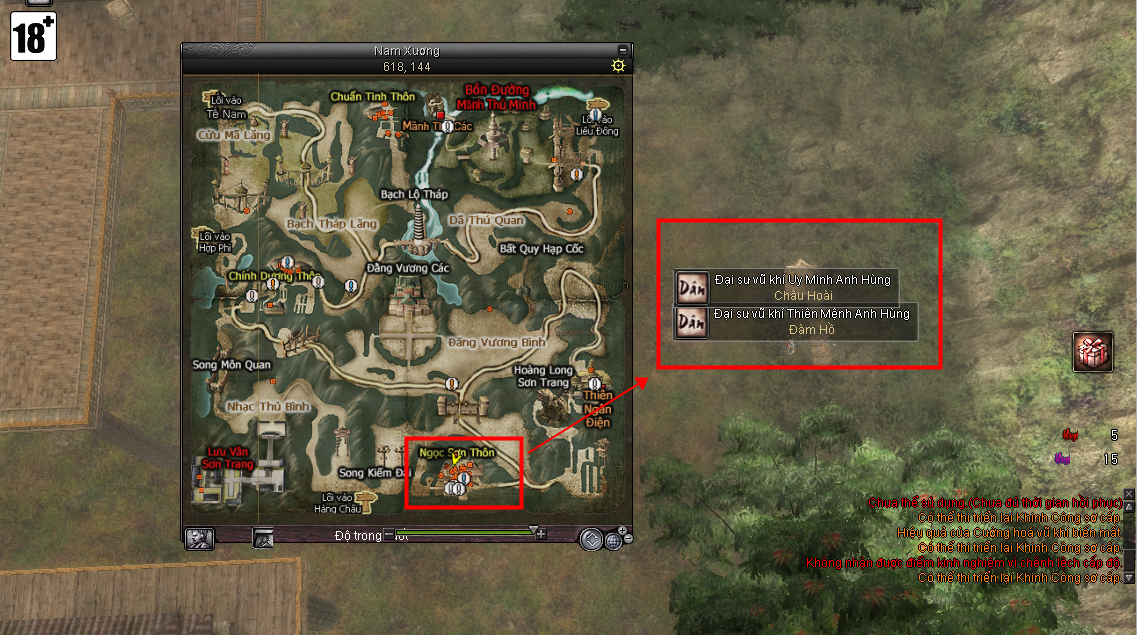Click the Hoàng Long Sơn Trang label
The width and height of the screenshot is (1137, 635).
543,375
